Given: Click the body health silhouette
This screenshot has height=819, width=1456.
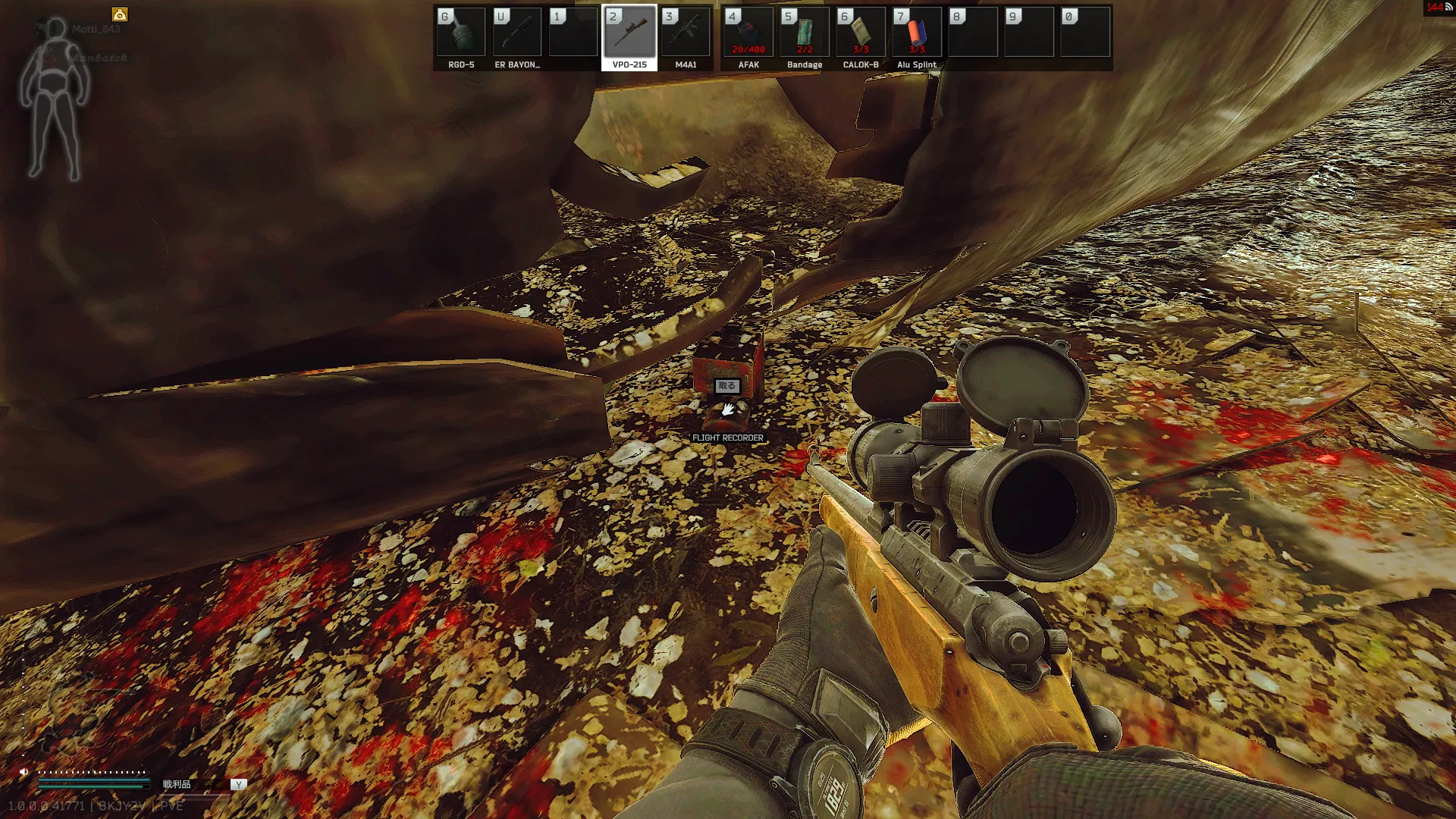Looking at the screenshot, I should coord(54,99).
